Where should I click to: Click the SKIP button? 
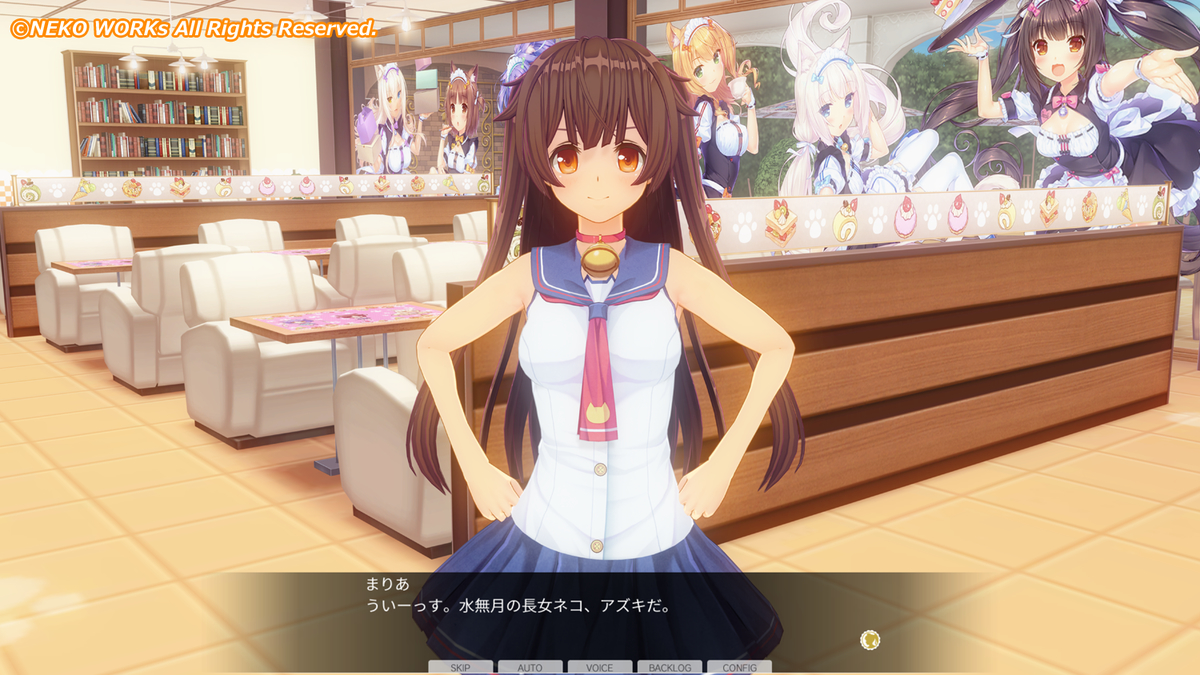460,667
